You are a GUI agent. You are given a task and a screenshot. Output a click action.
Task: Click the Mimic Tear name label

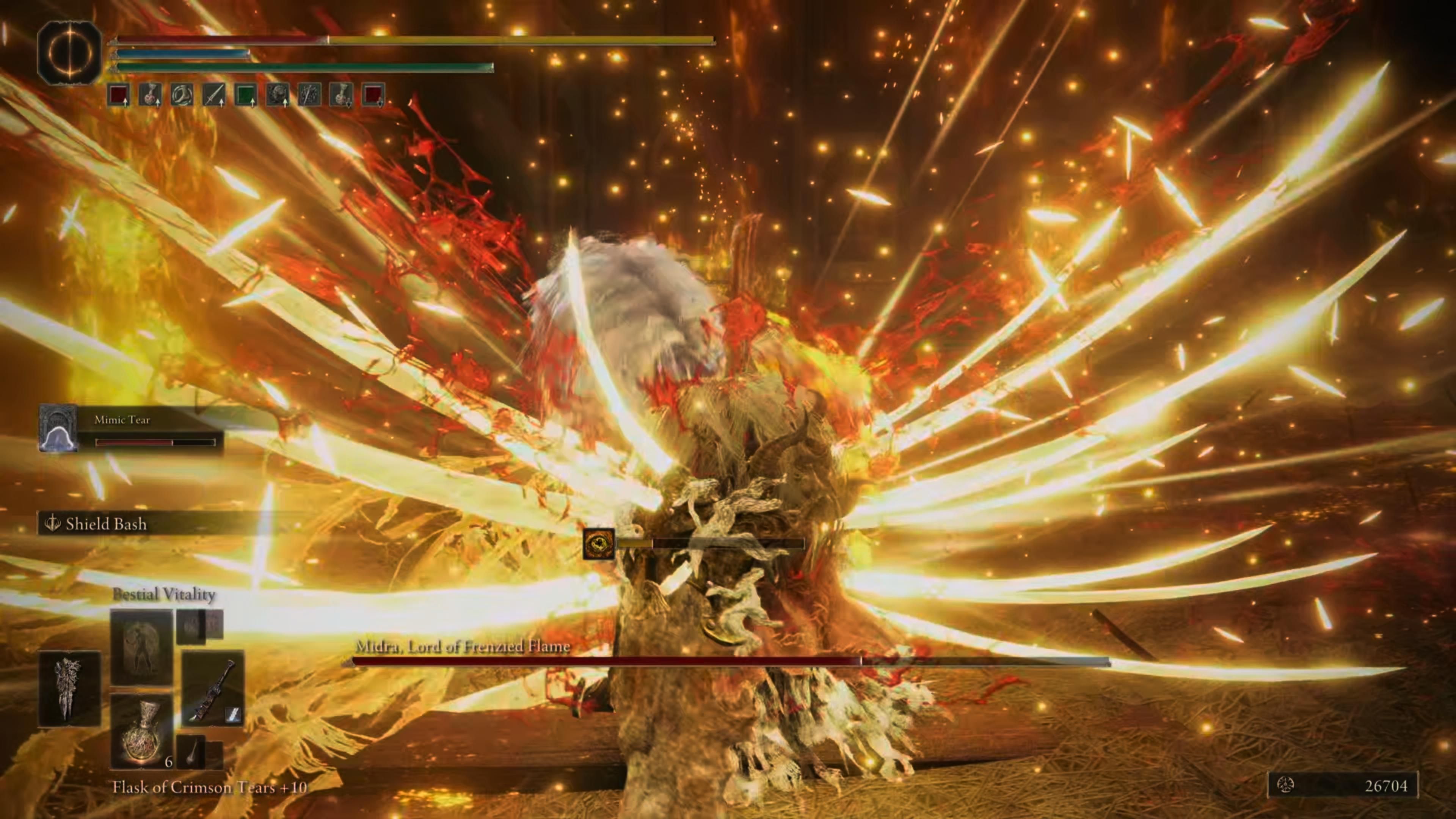(121, 420)
